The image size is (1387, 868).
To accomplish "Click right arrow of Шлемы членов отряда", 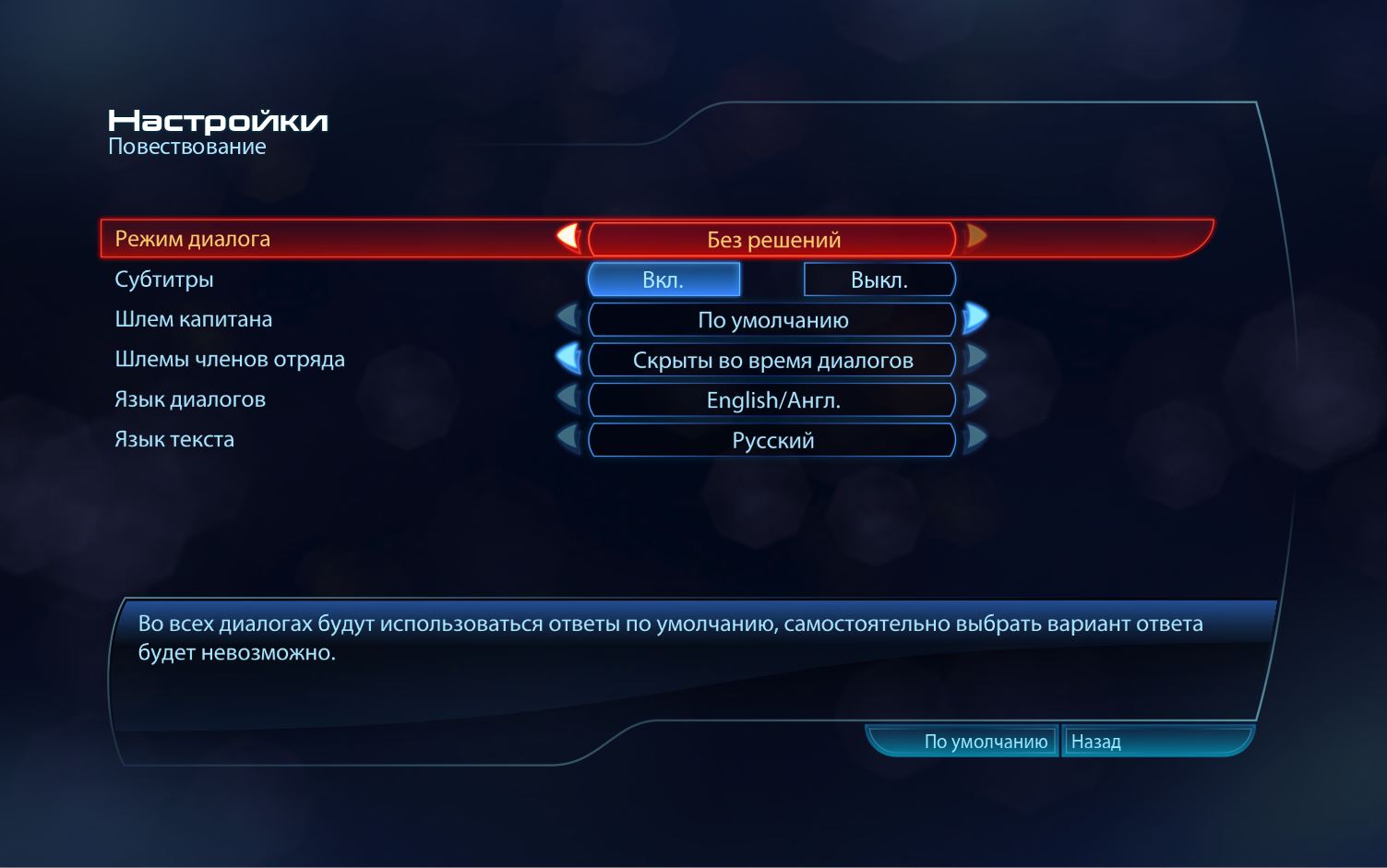I will [975, 359].
